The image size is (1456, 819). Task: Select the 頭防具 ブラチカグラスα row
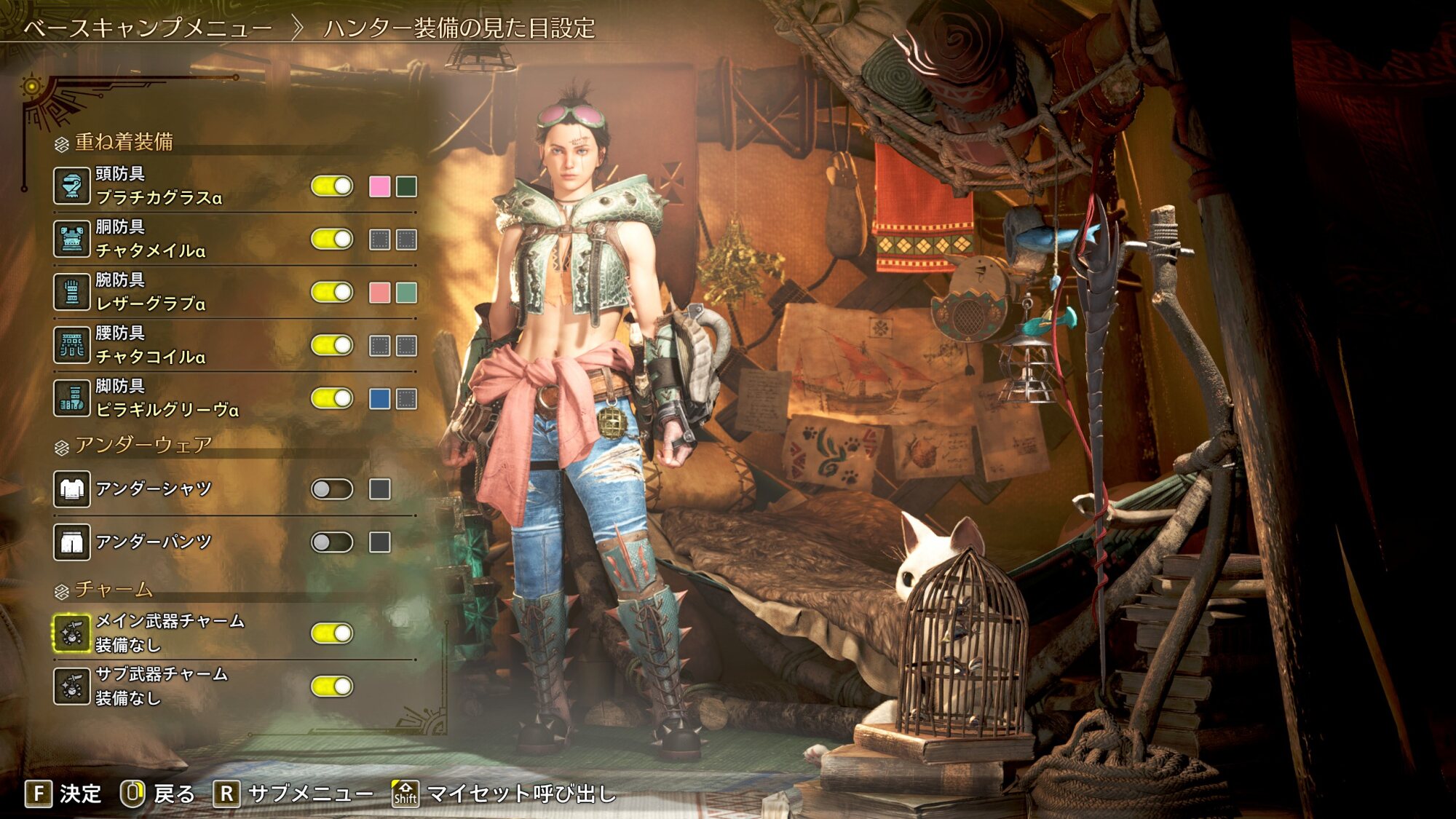(x=159, y=186)
